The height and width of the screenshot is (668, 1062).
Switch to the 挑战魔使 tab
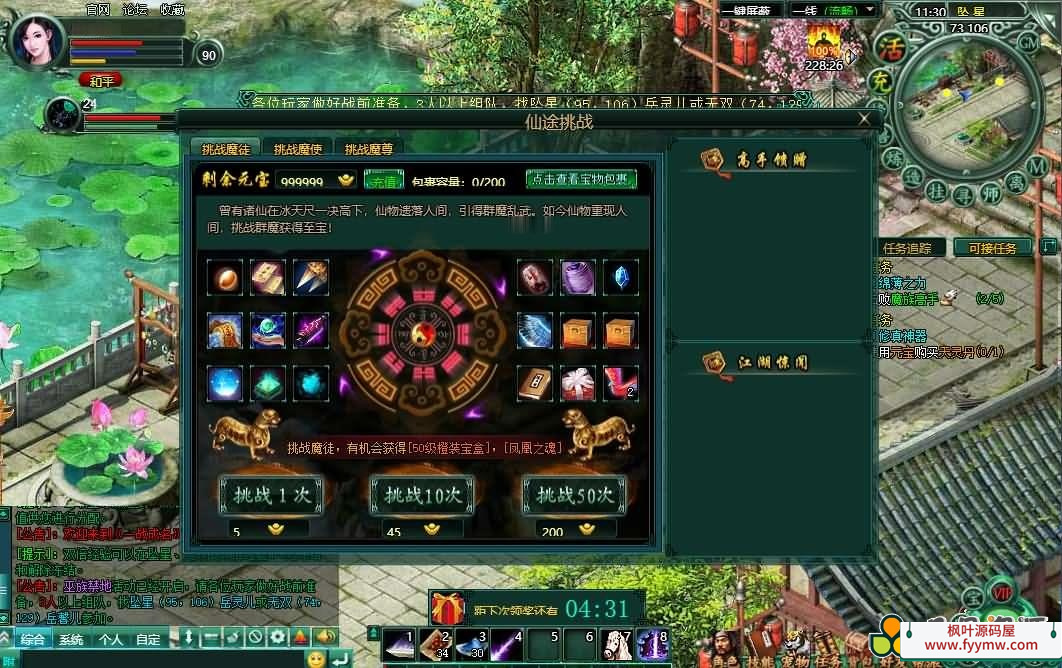[298, 149]
